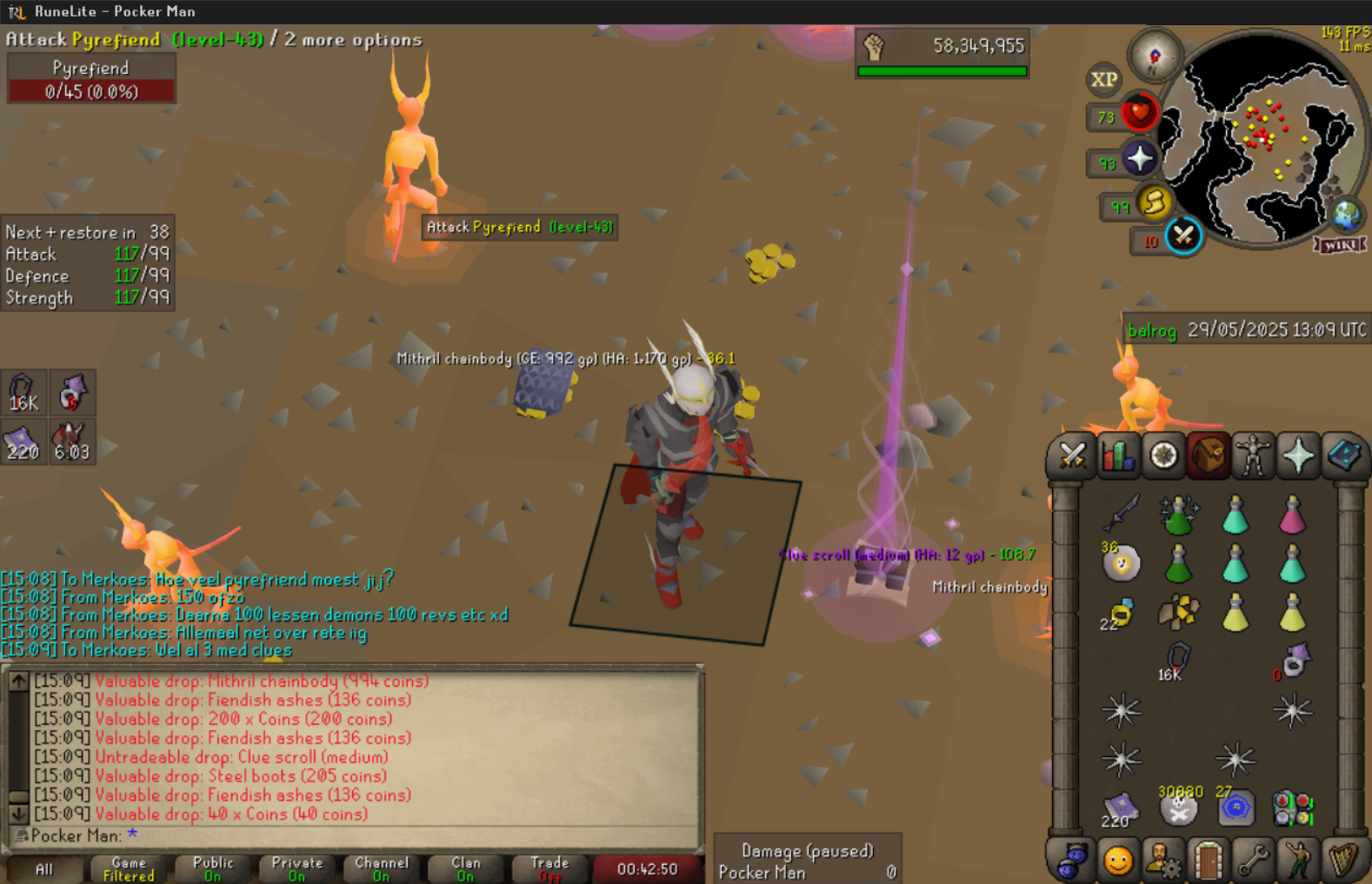Open the Worn Equipment tab
The image size is (1372, 884).
(1253, 455)
